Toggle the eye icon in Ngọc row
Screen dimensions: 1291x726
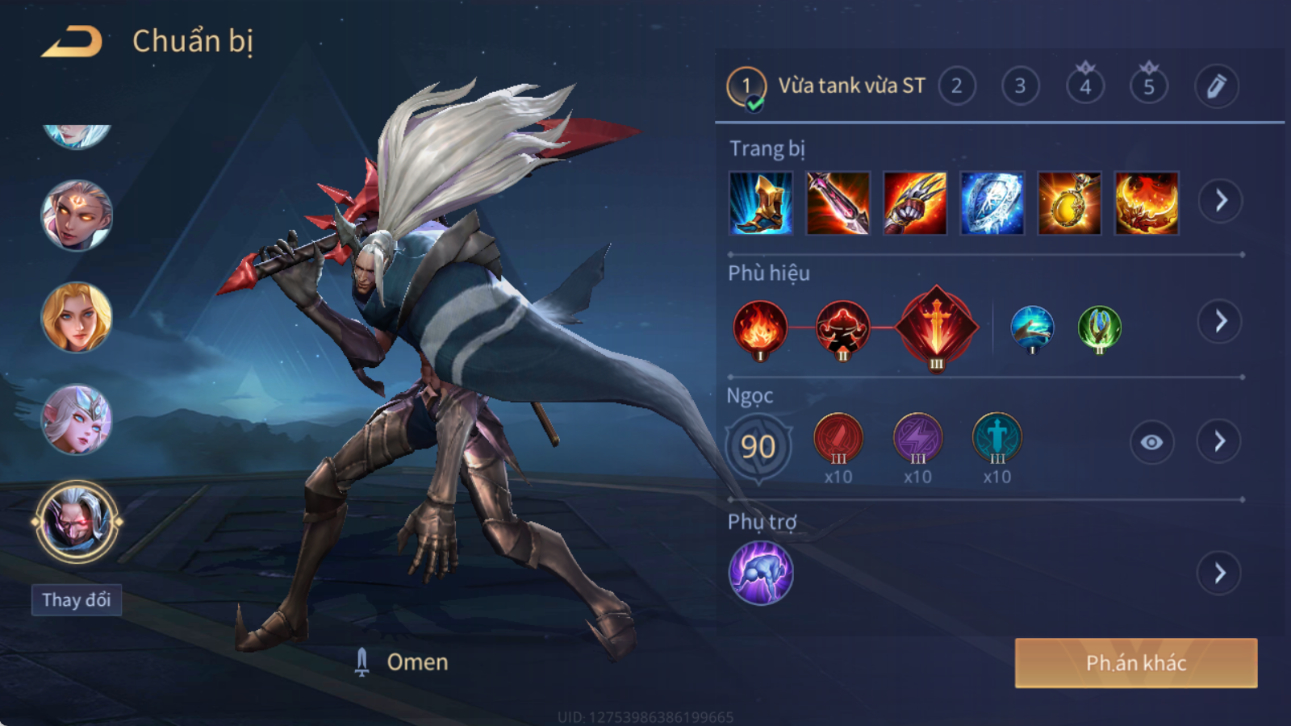coord(1152,442)
